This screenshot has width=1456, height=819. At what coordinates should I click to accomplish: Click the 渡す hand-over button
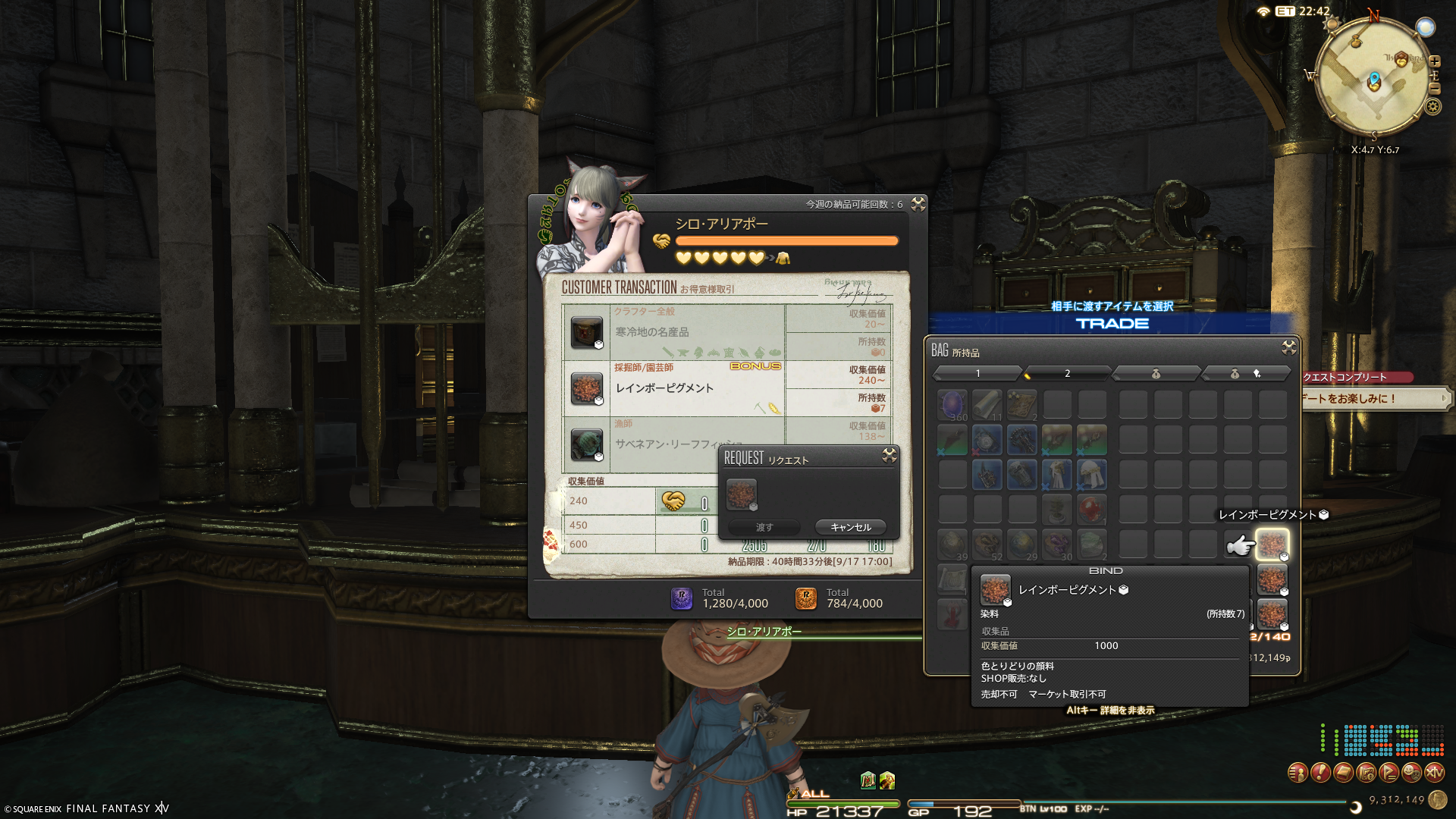[x=764, y=527]
